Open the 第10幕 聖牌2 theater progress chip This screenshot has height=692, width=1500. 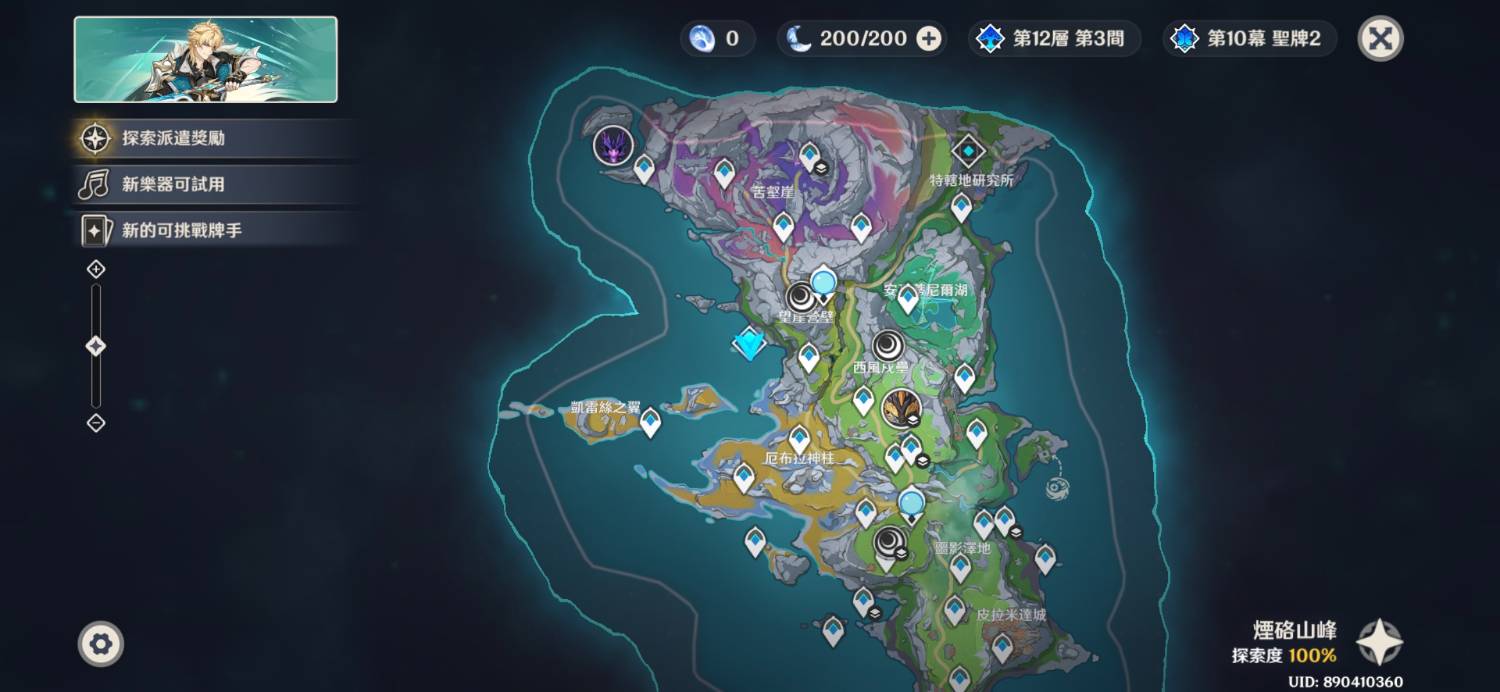point(1250,39)
